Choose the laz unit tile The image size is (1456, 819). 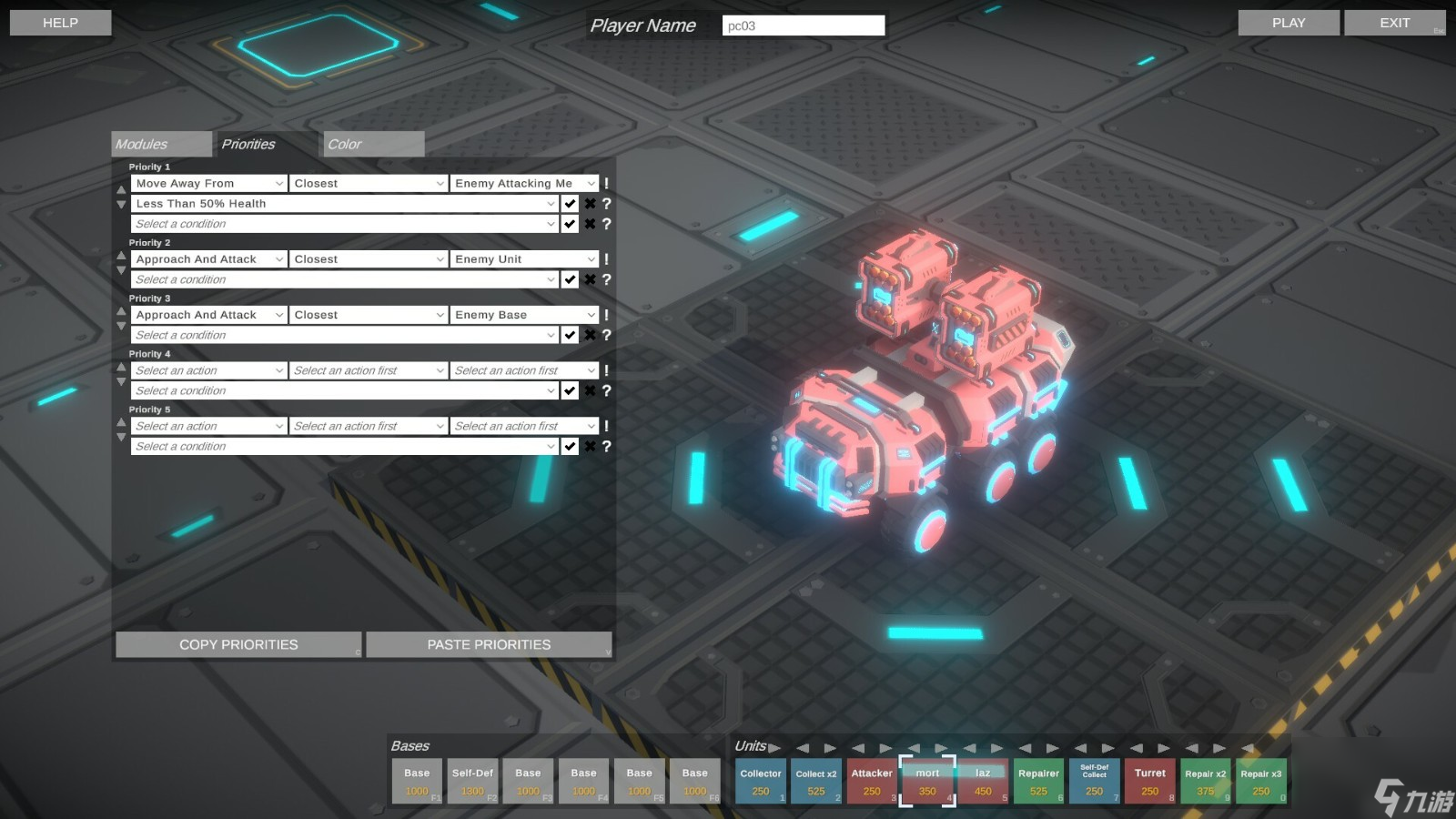pos(983,782)
